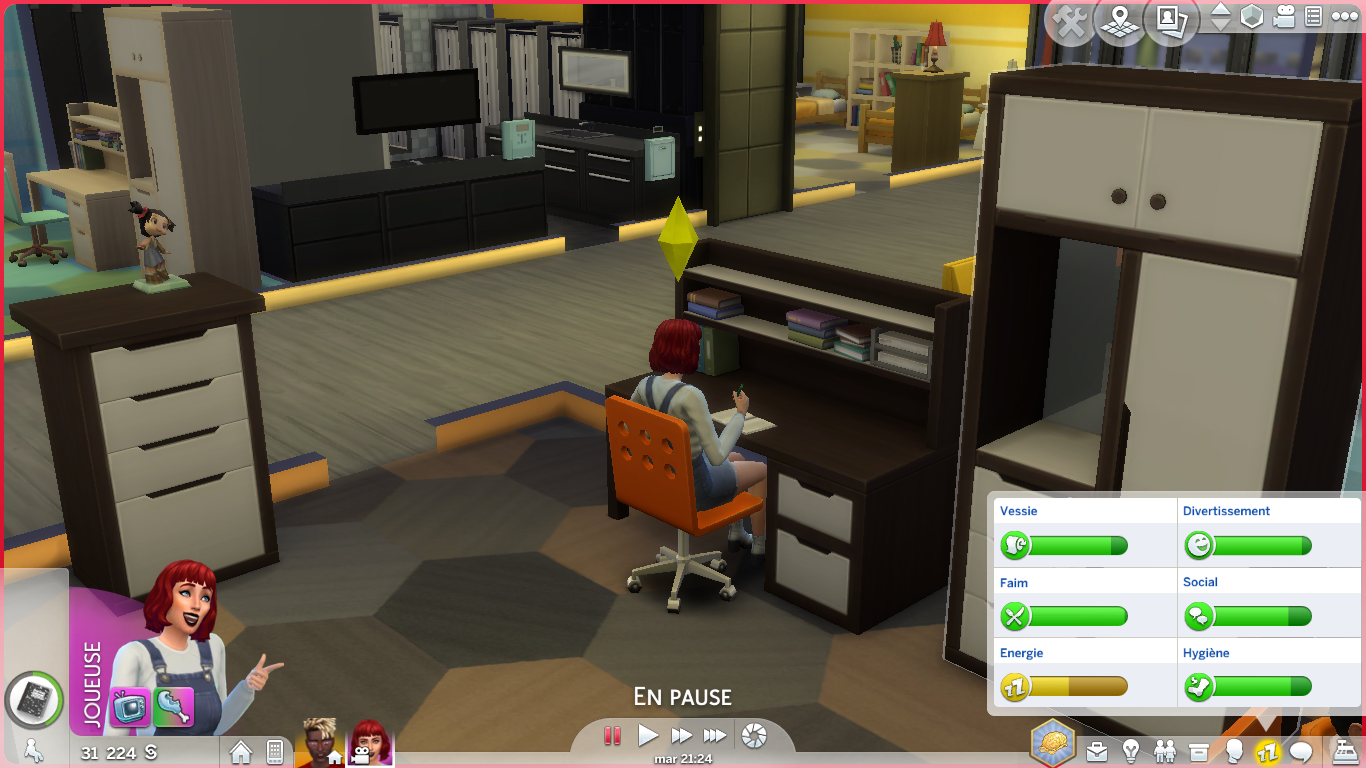Viewport: 1366px width, 768px height.
Task: Select the blond-haired household member portrait
Action: pos(318,743)
